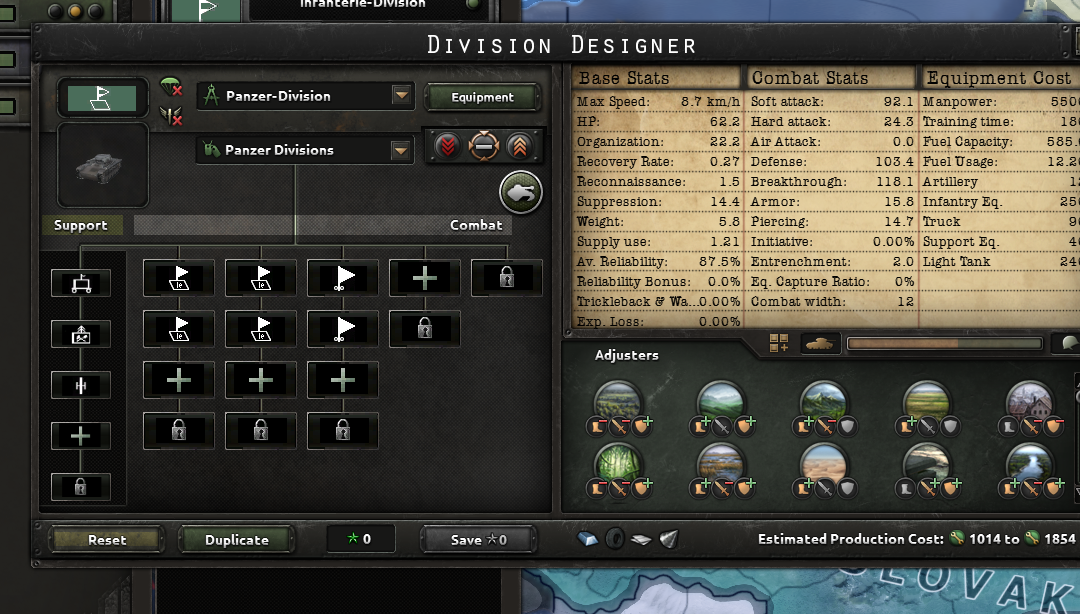Change the division flag icon

101,97
